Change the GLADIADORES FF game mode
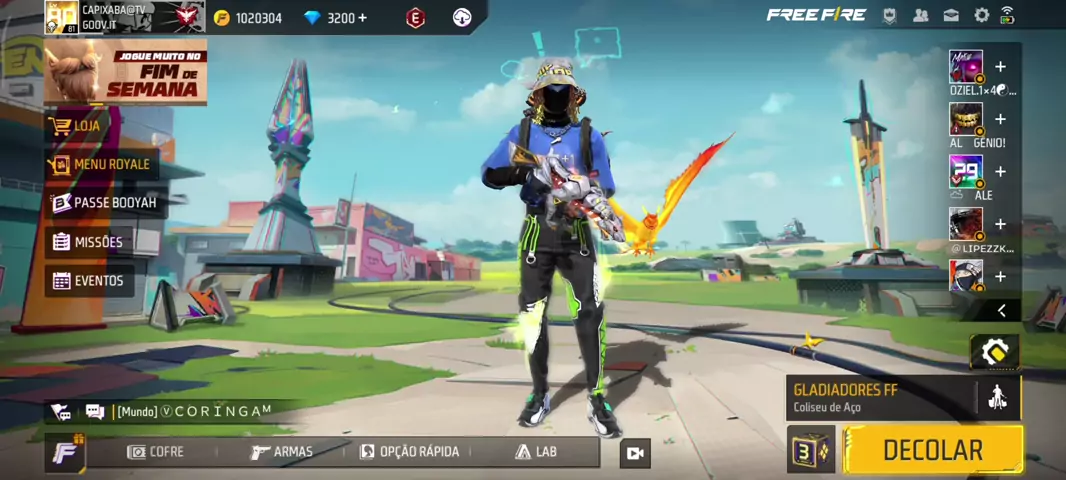Screen dimensions: 1066x480 pos(880,397)
